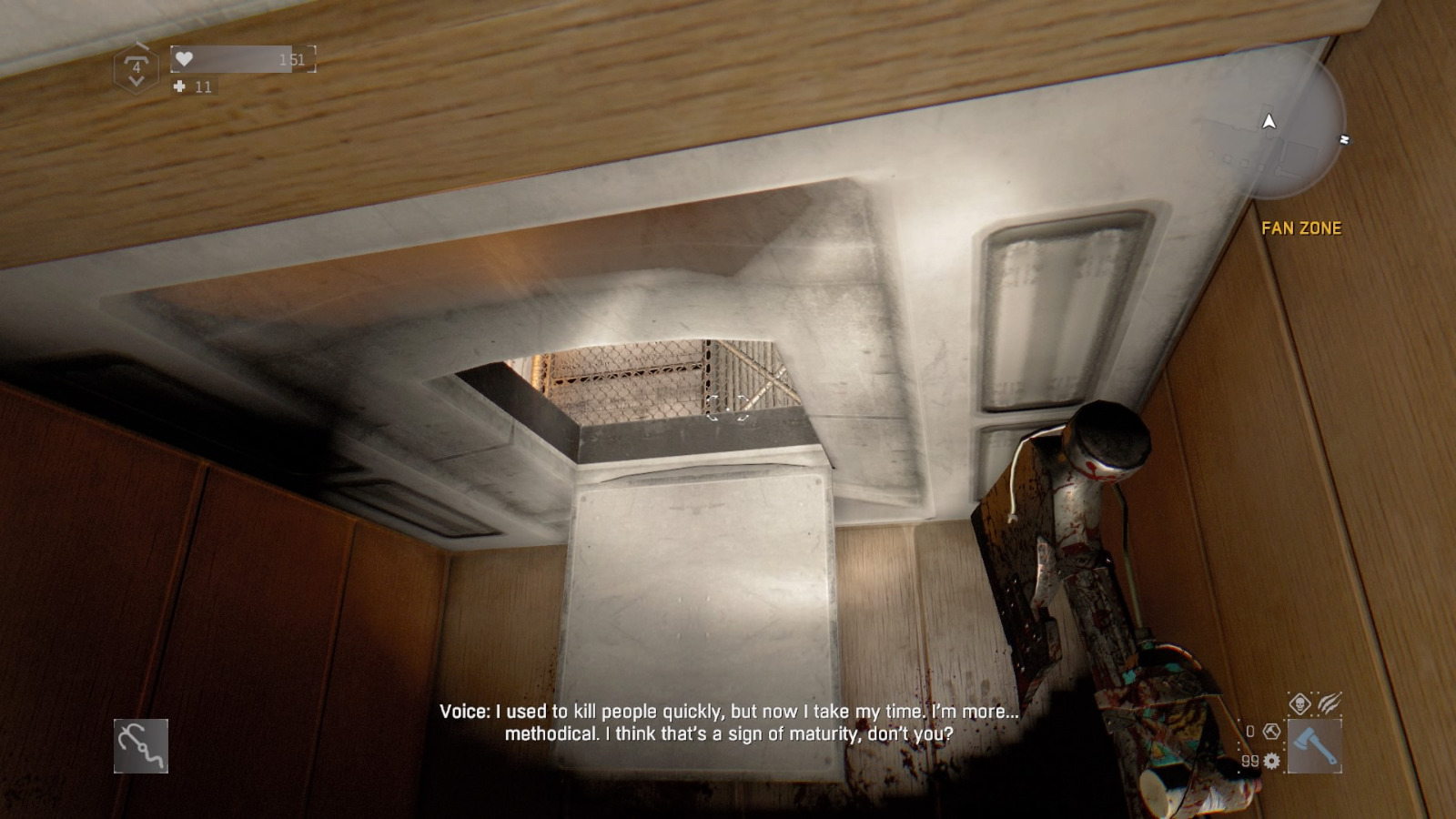Image resolution: width=1456 pixels, height=819 pixels.
Task: Click the medkit cross icon showing 11
Action: click(180, 86)
